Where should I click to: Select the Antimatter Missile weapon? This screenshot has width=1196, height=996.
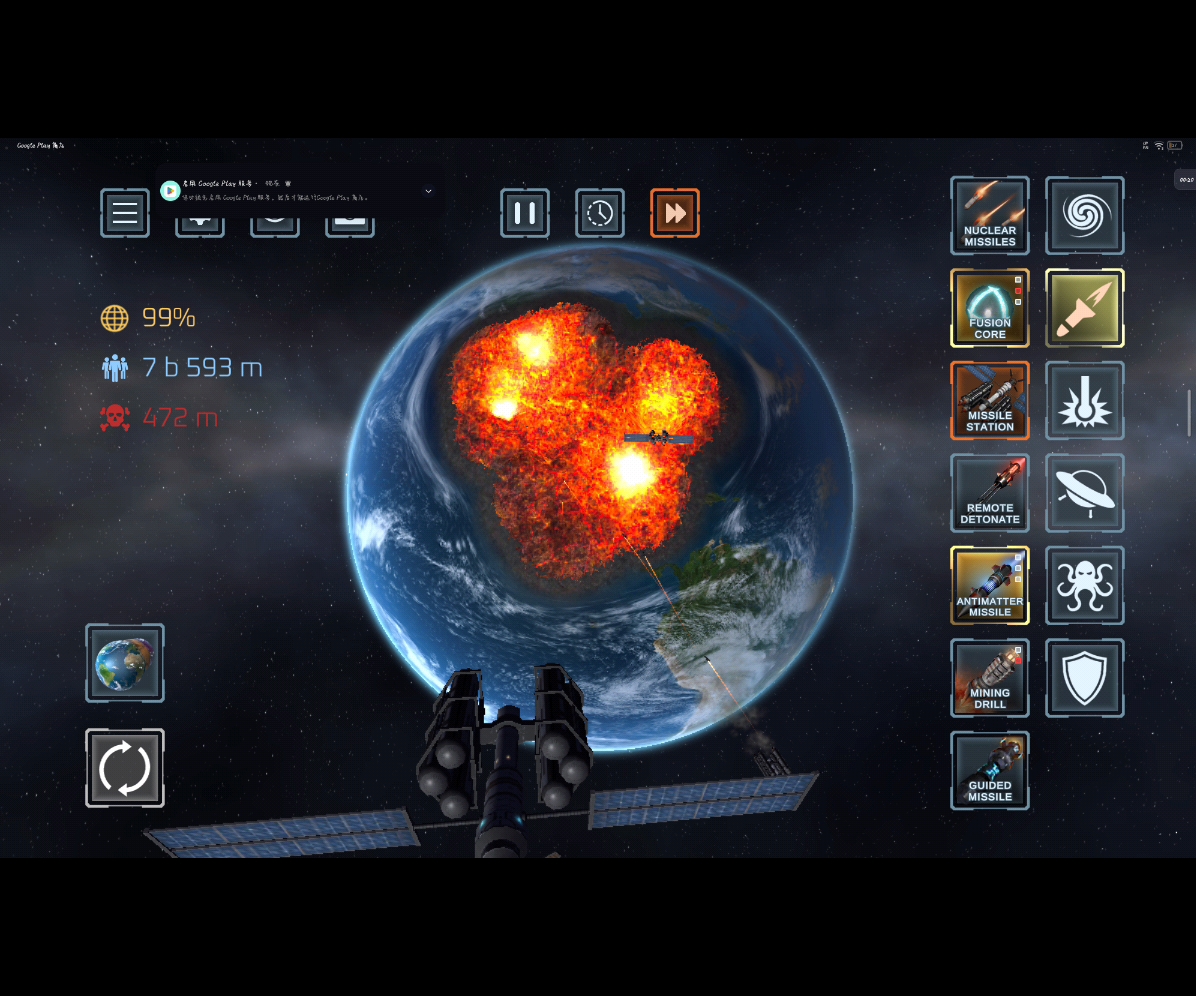click(x=990, y=585)
